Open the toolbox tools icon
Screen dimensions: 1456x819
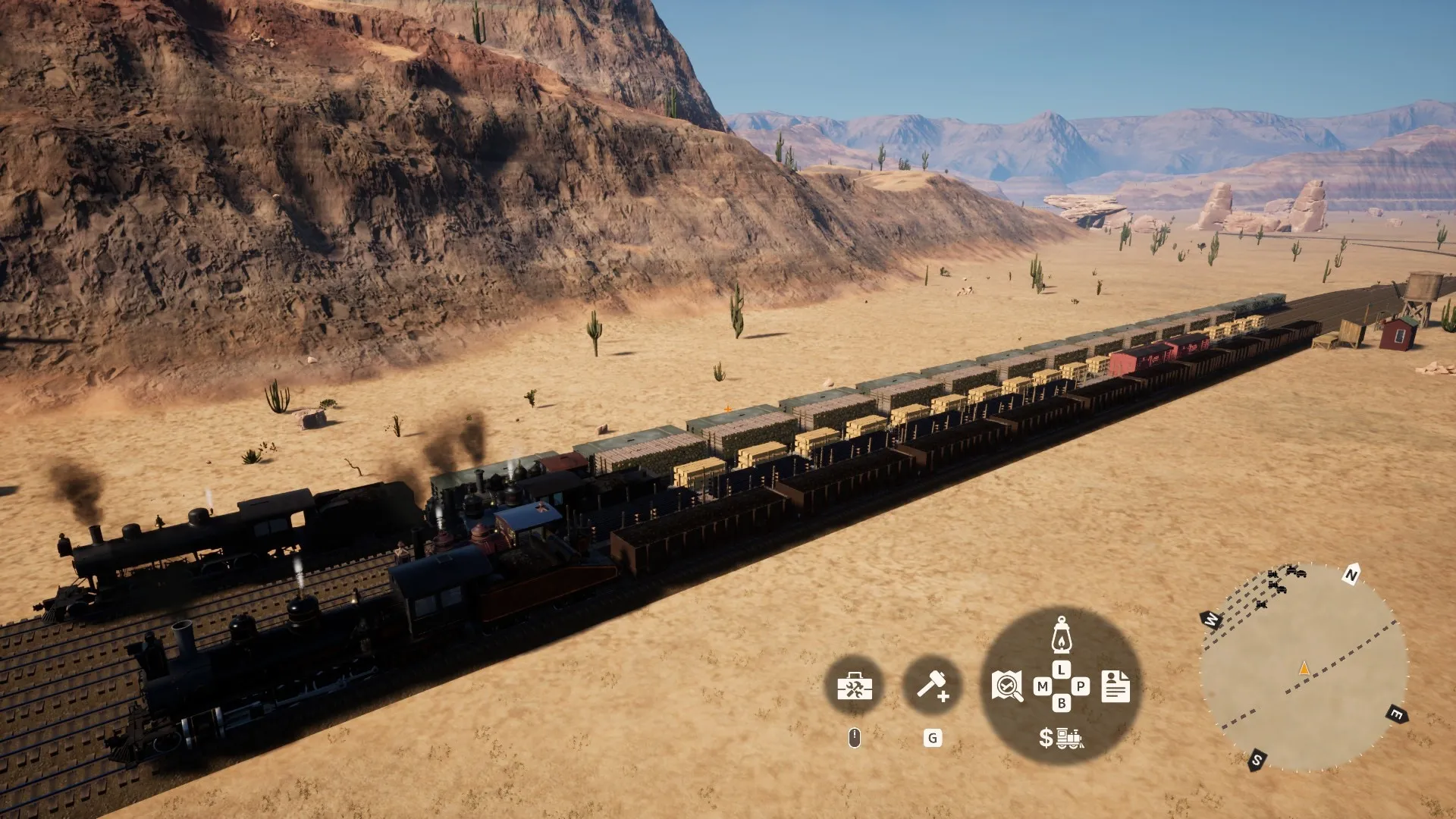pos(855,687)
